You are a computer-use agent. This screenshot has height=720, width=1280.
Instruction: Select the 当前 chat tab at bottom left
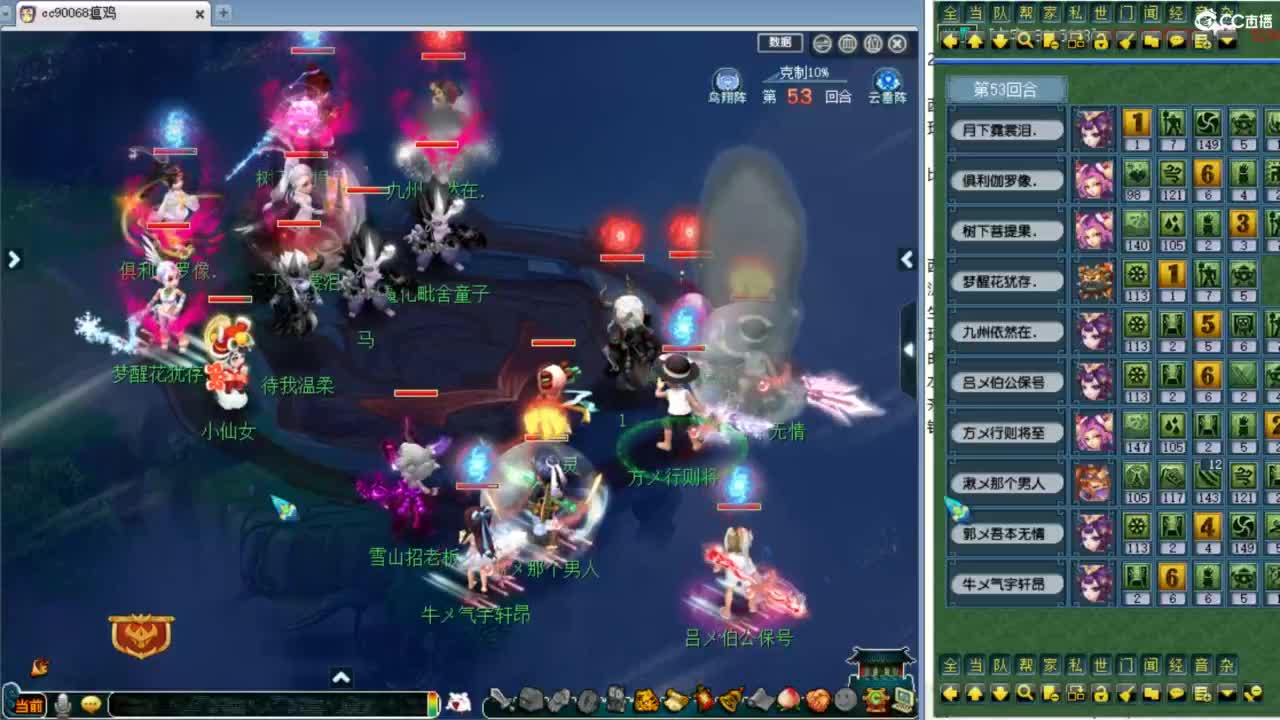pos(29,702)
